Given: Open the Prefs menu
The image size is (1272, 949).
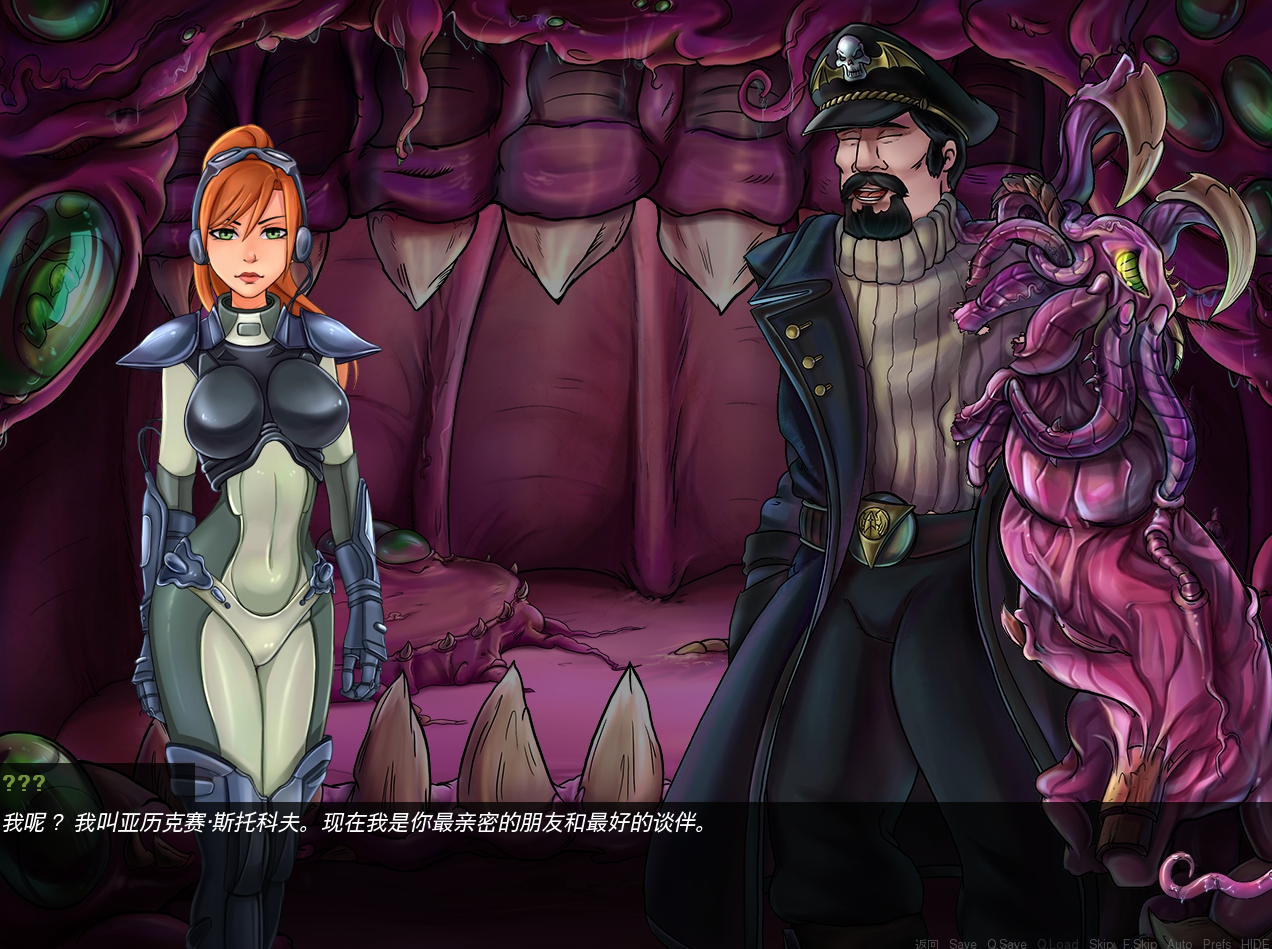Looking at the screenshot, I should click(1217, 943).
